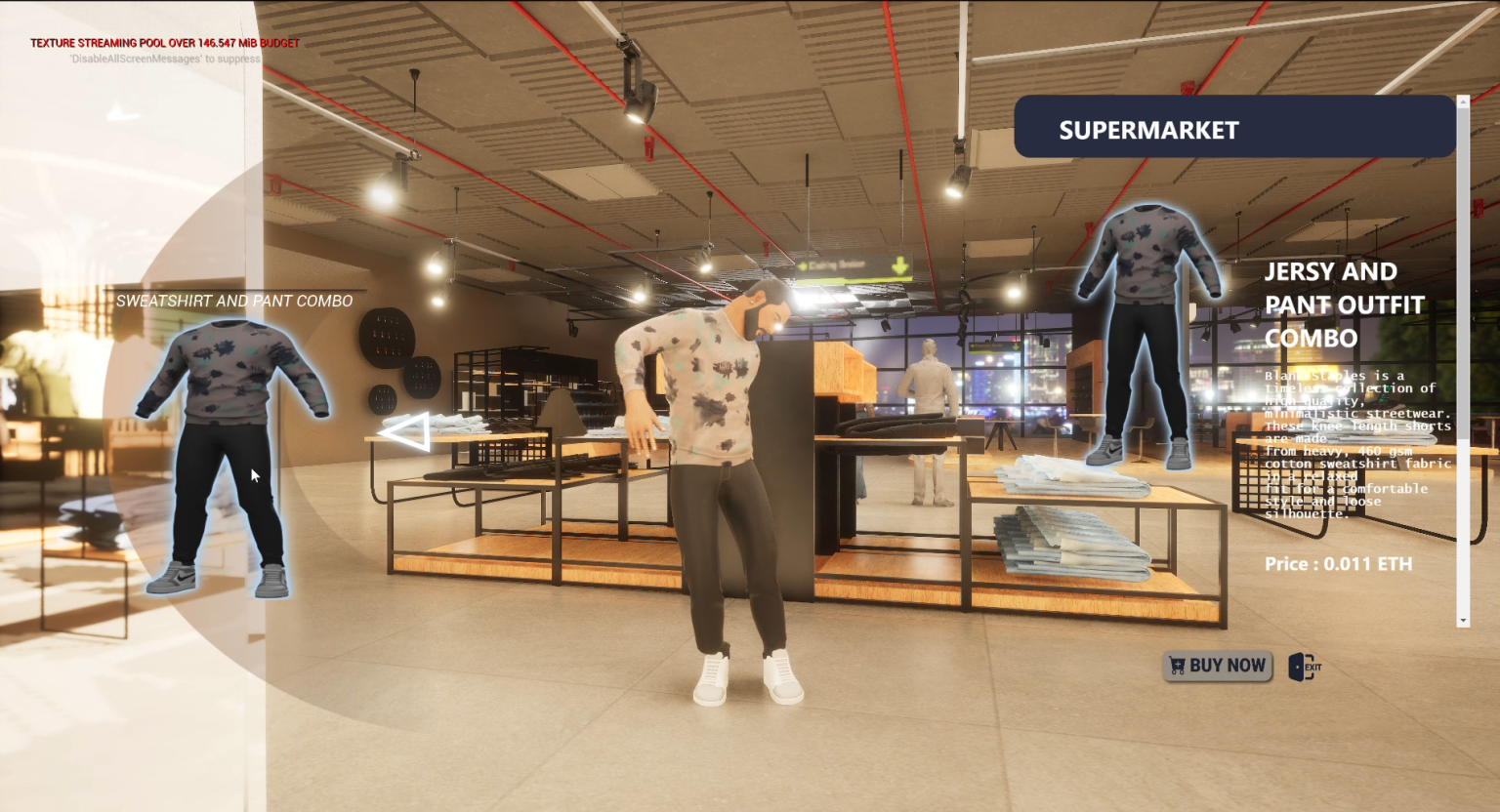Click DisableAllScreenMessages suppress text
Screen dimensions: 1500x812
coord(163,59)
